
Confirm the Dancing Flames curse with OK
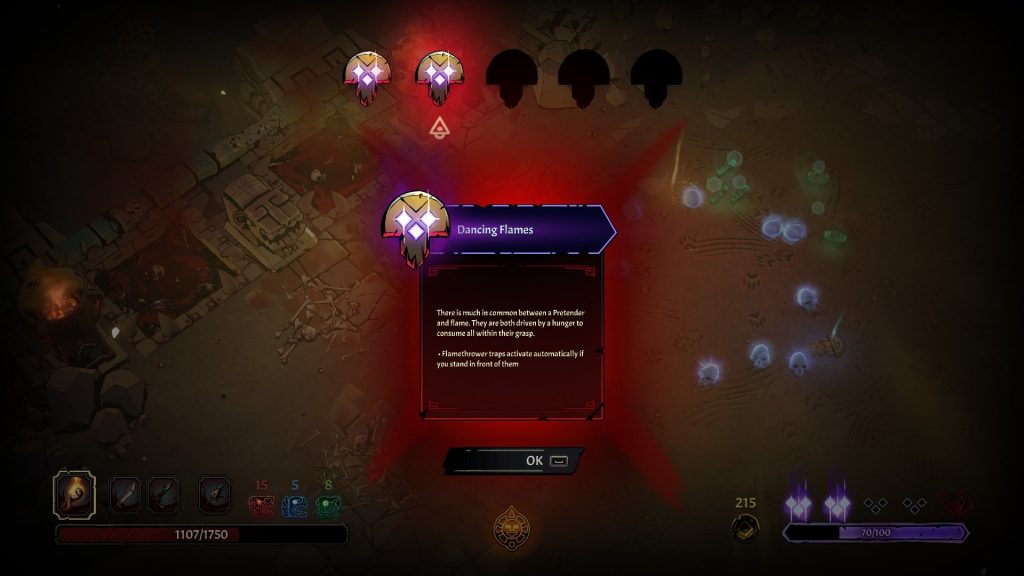(514, 460)
